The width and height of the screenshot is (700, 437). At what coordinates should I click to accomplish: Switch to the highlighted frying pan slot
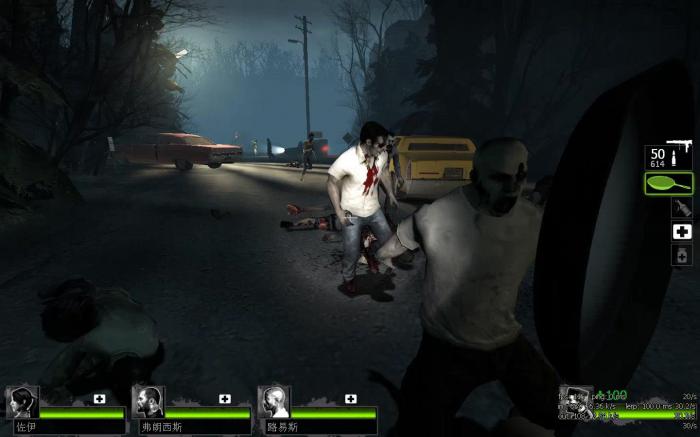tap(670, 183)
